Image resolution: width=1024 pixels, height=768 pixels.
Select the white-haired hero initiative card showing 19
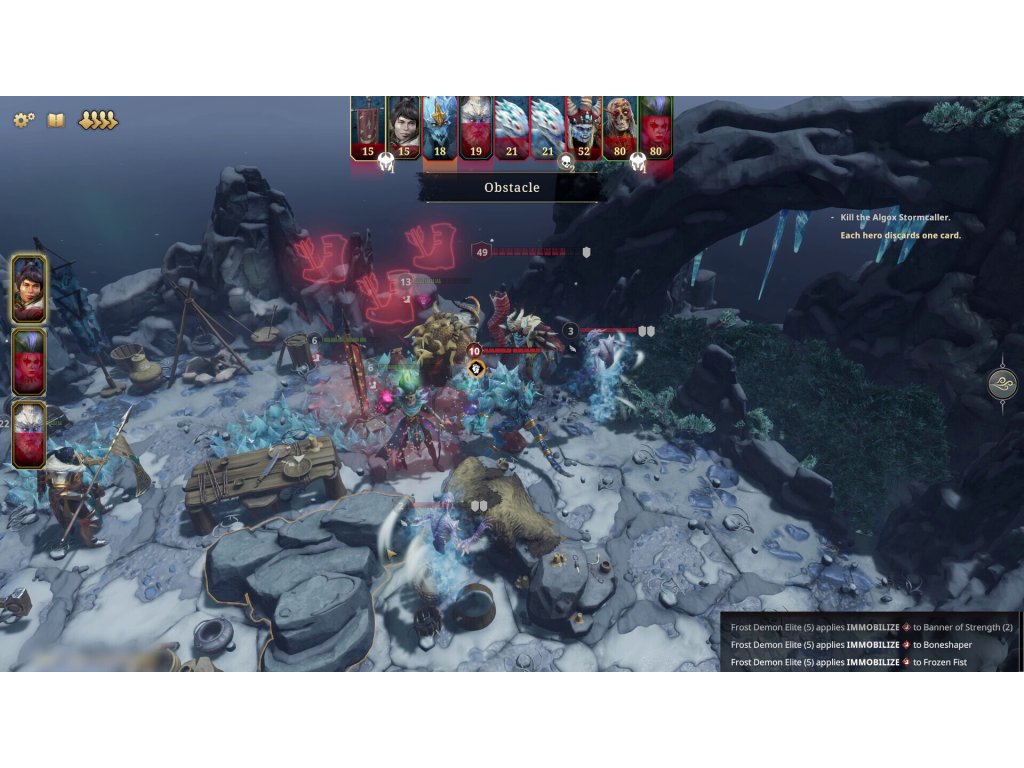[x=476, y=127]
